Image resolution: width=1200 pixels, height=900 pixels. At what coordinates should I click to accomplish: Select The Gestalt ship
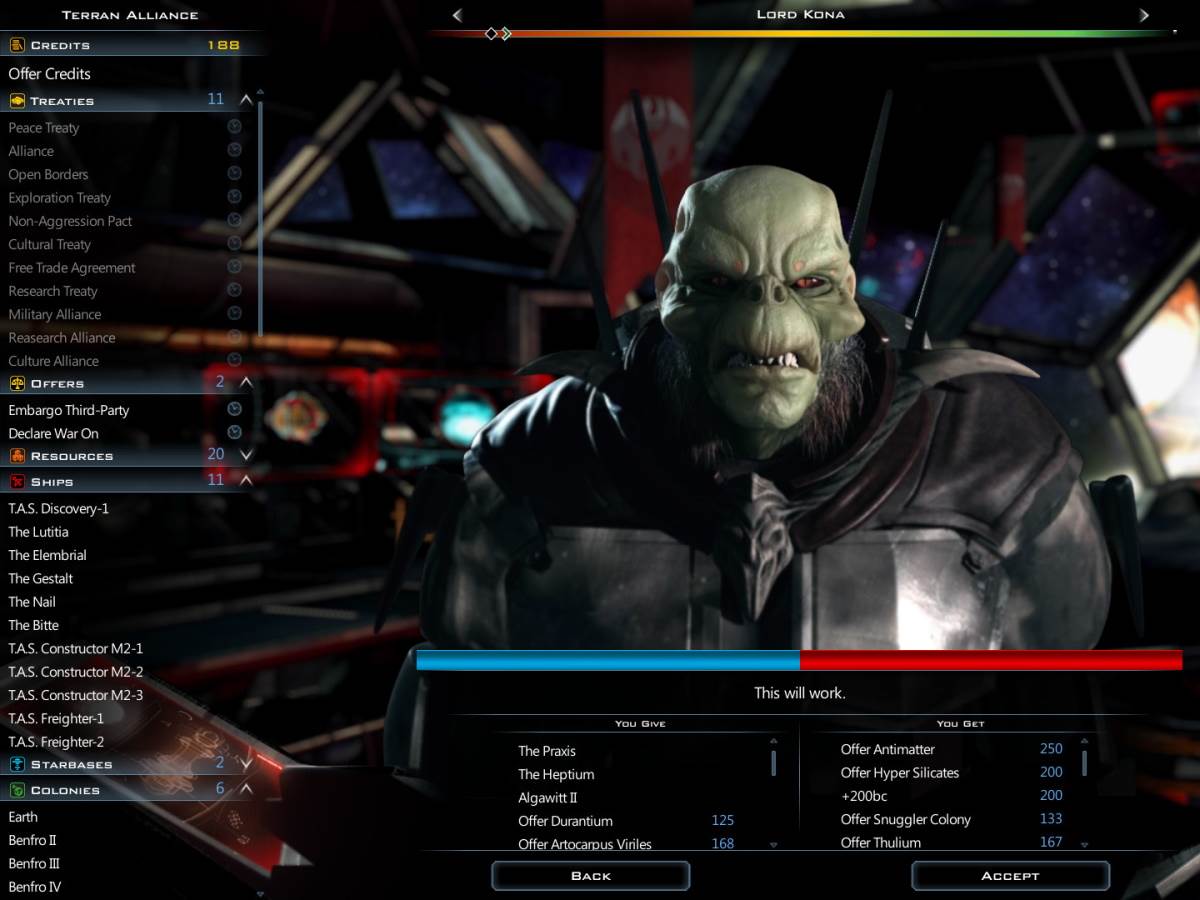[41, 578]
